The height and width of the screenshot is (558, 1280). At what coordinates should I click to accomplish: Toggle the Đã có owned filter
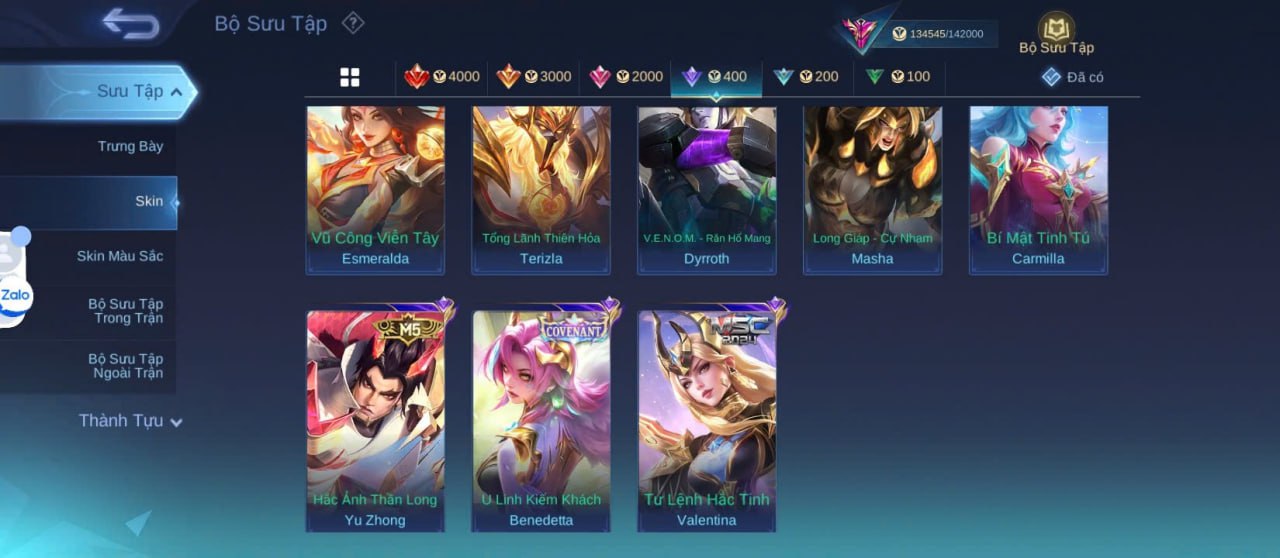point(1072,77)
